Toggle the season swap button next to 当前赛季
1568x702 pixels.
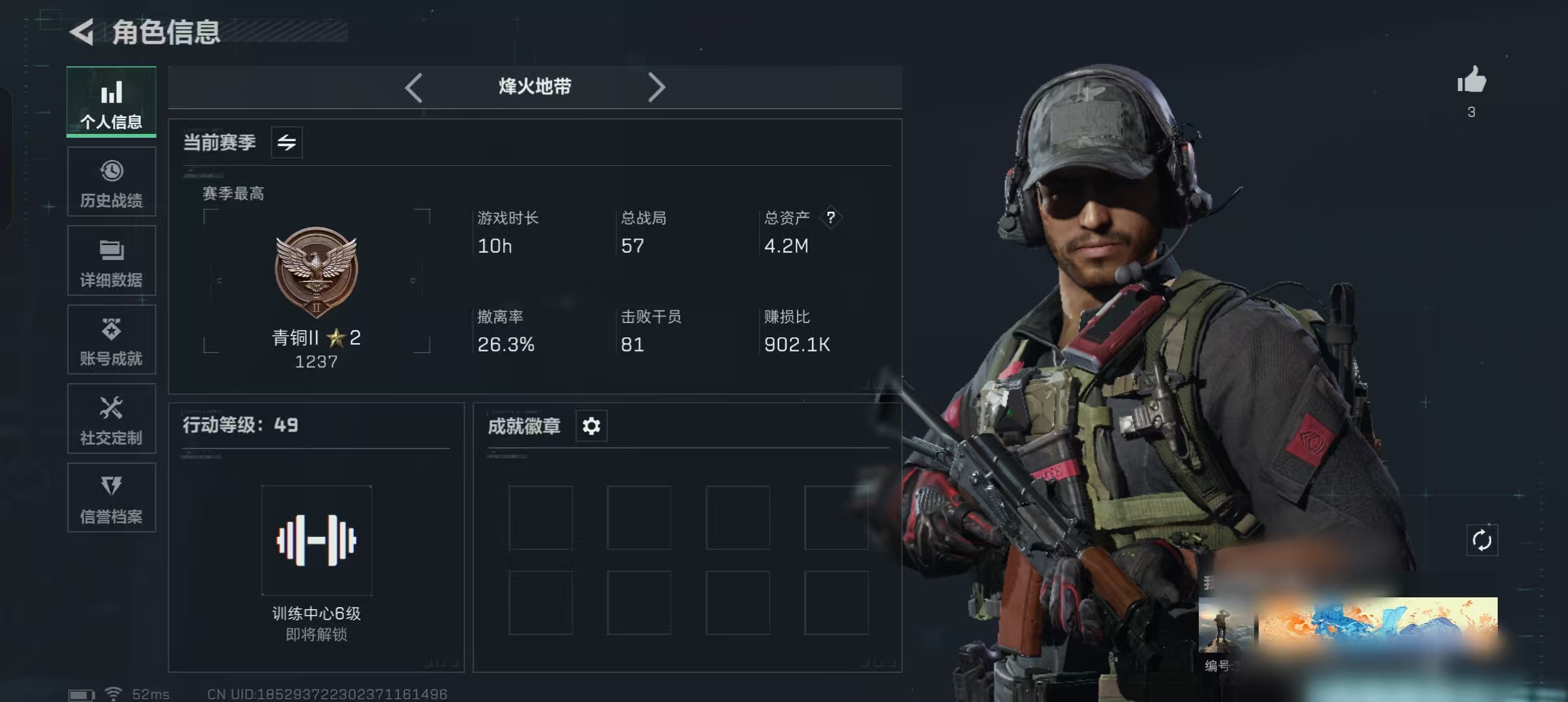287,142
